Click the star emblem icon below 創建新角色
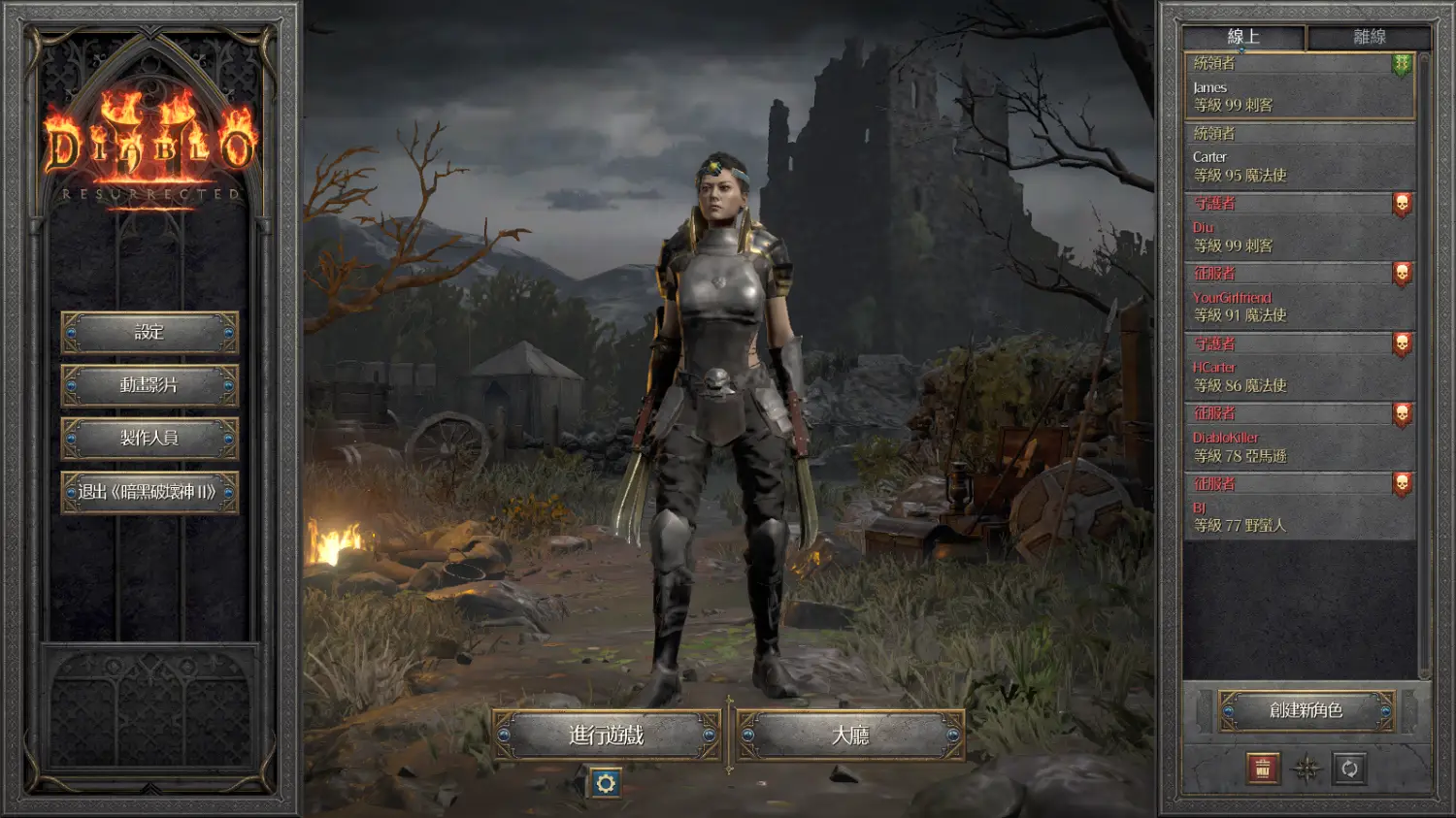Viewport: 1456px width, 818px height. pos(1307,769)
